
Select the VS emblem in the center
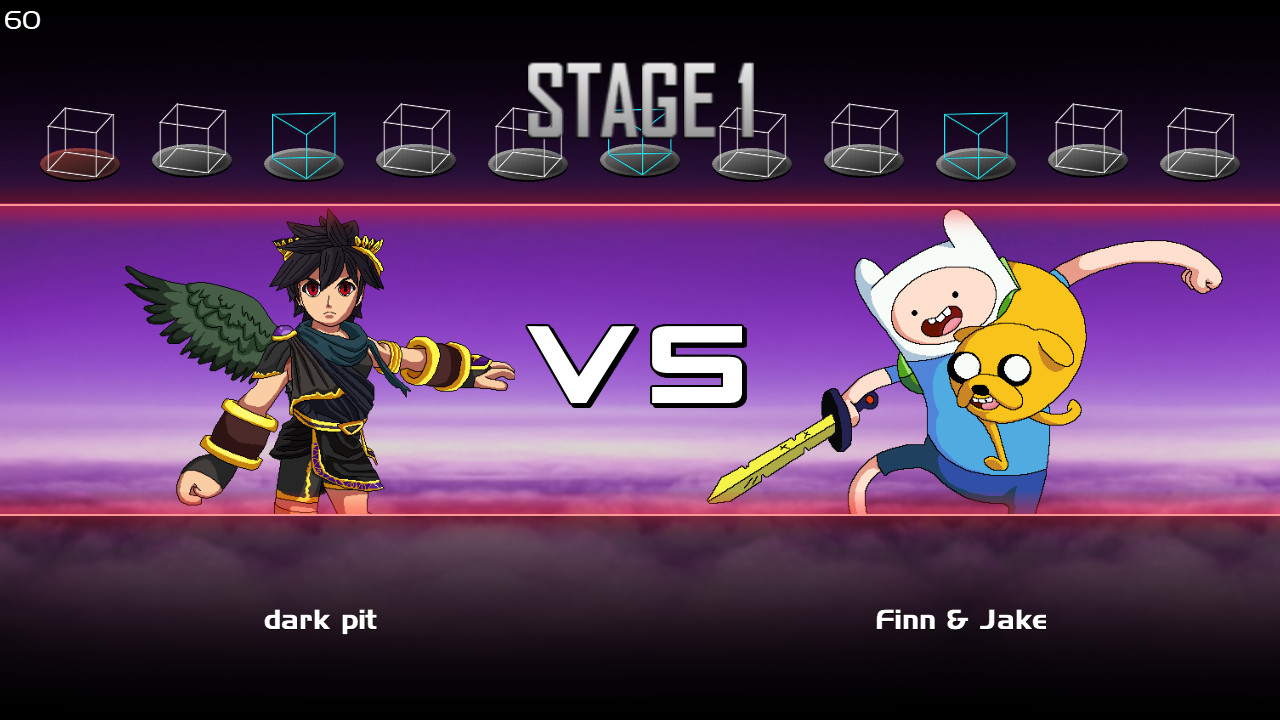pyautogui.click(x=640, y=365)
